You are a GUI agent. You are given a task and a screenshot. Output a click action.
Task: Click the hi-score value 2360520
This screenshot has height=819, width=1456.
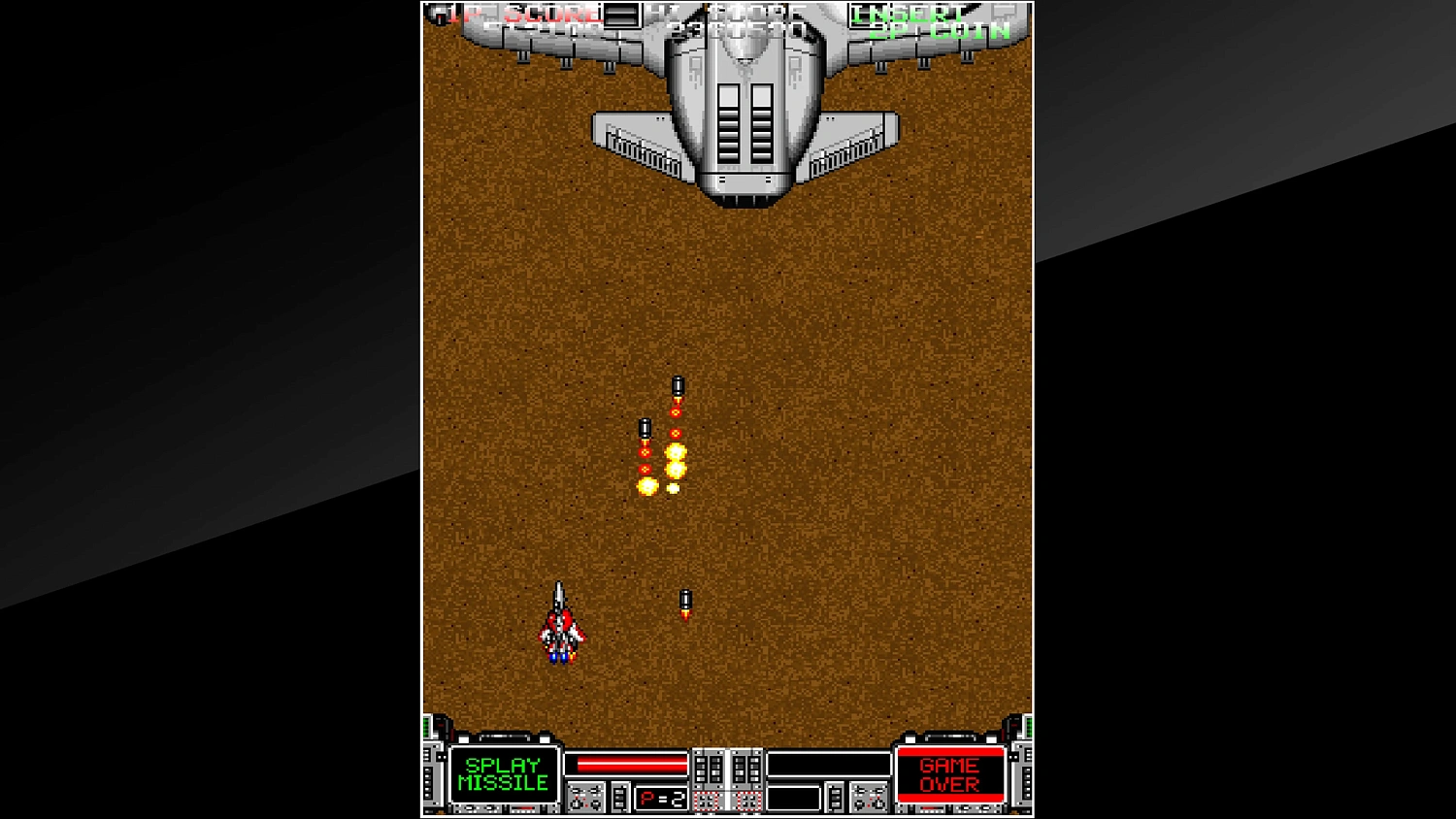click(740, 31)
